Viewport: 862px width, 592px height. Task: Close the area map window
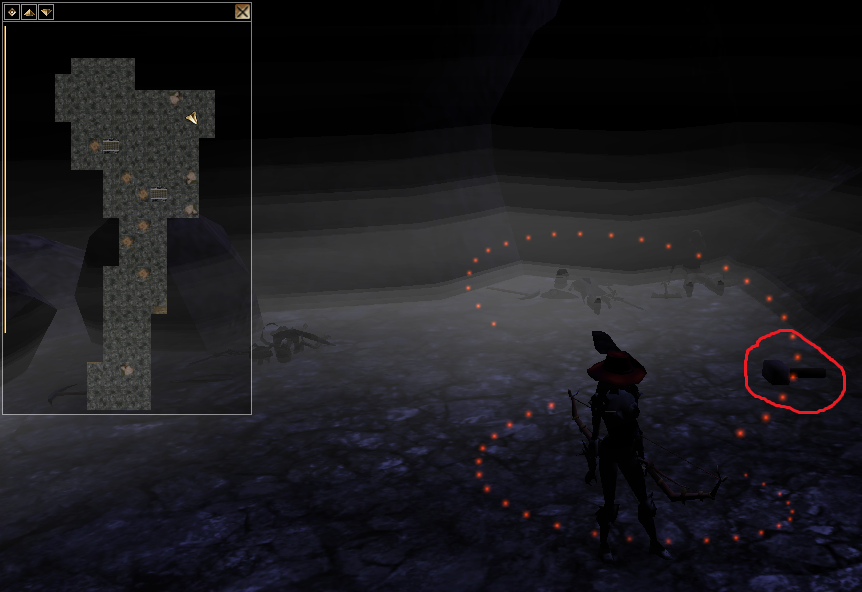pyautogui.click(x=242, y=12)
